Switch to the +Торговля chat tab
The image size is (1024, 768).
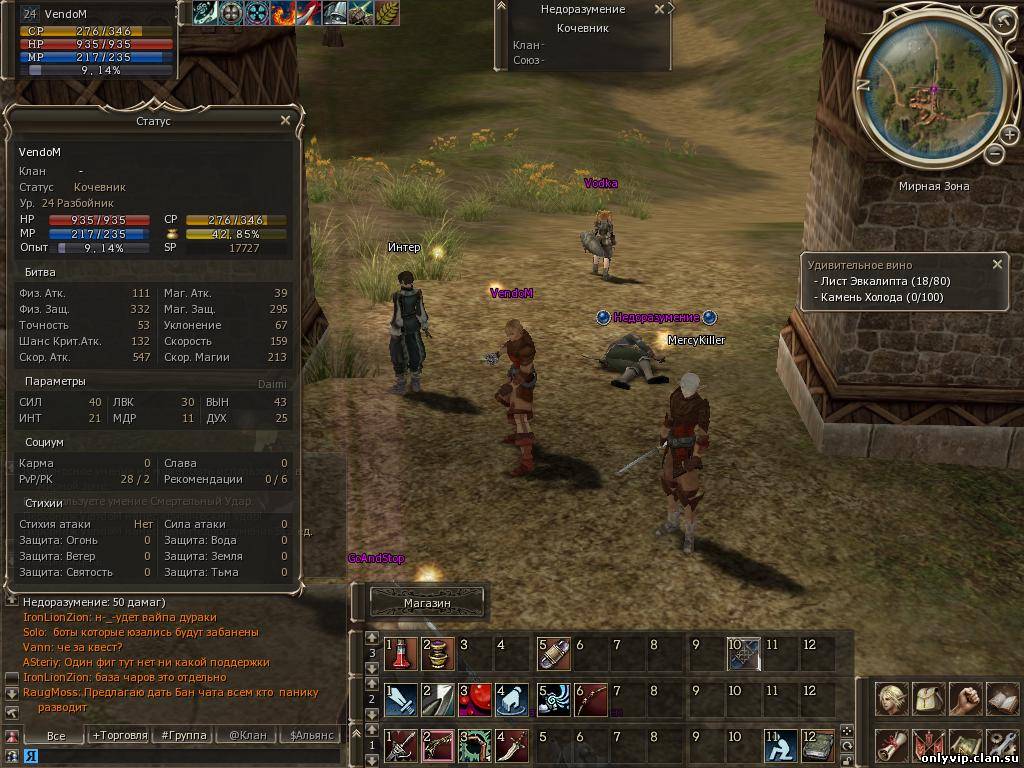[x=119, y=735]
